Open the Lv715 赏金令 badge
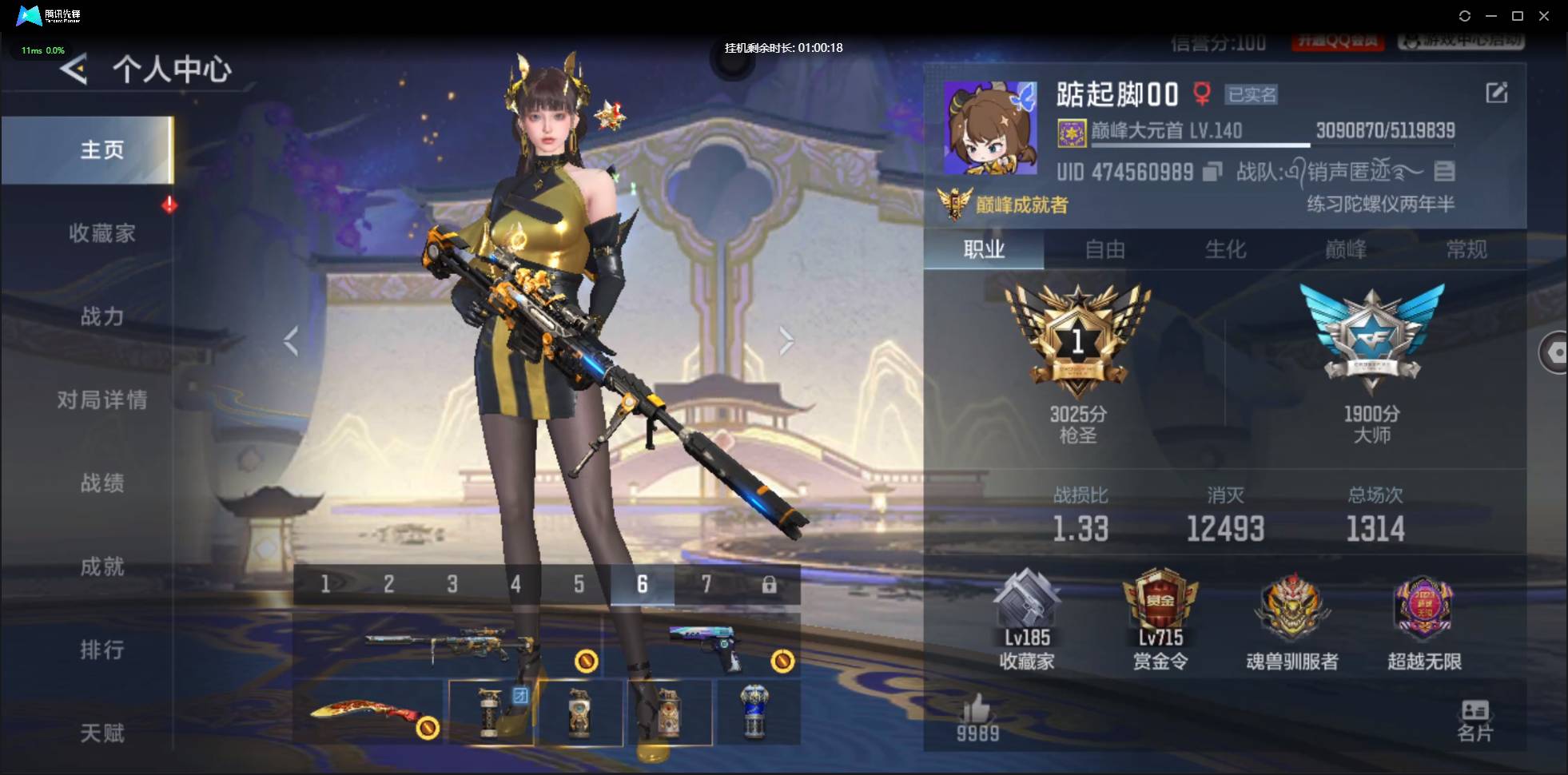 (x=1160, y=615)
